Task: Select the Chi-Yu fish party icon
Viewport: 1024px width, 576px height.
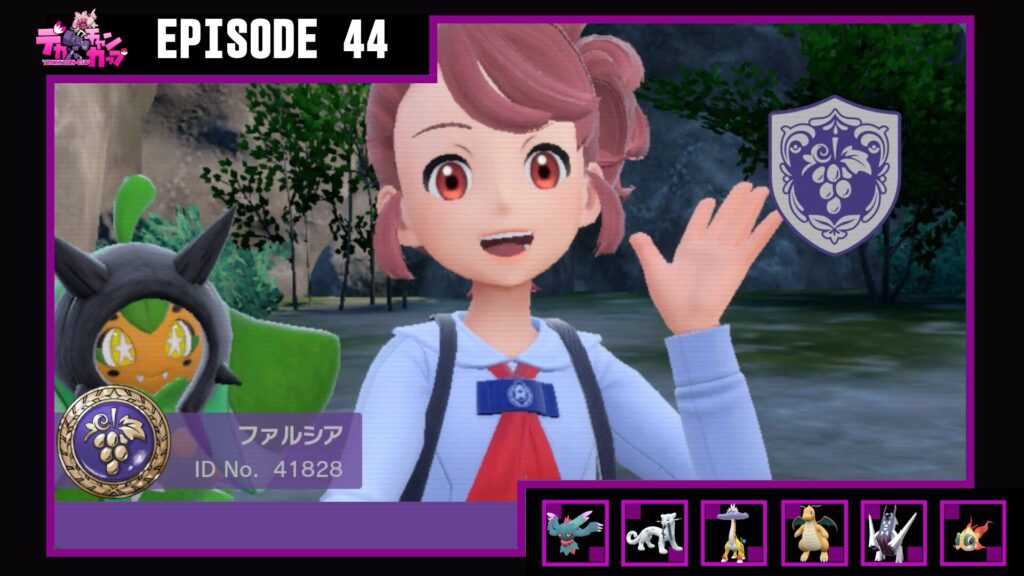Action: click(x=972, y=533)
